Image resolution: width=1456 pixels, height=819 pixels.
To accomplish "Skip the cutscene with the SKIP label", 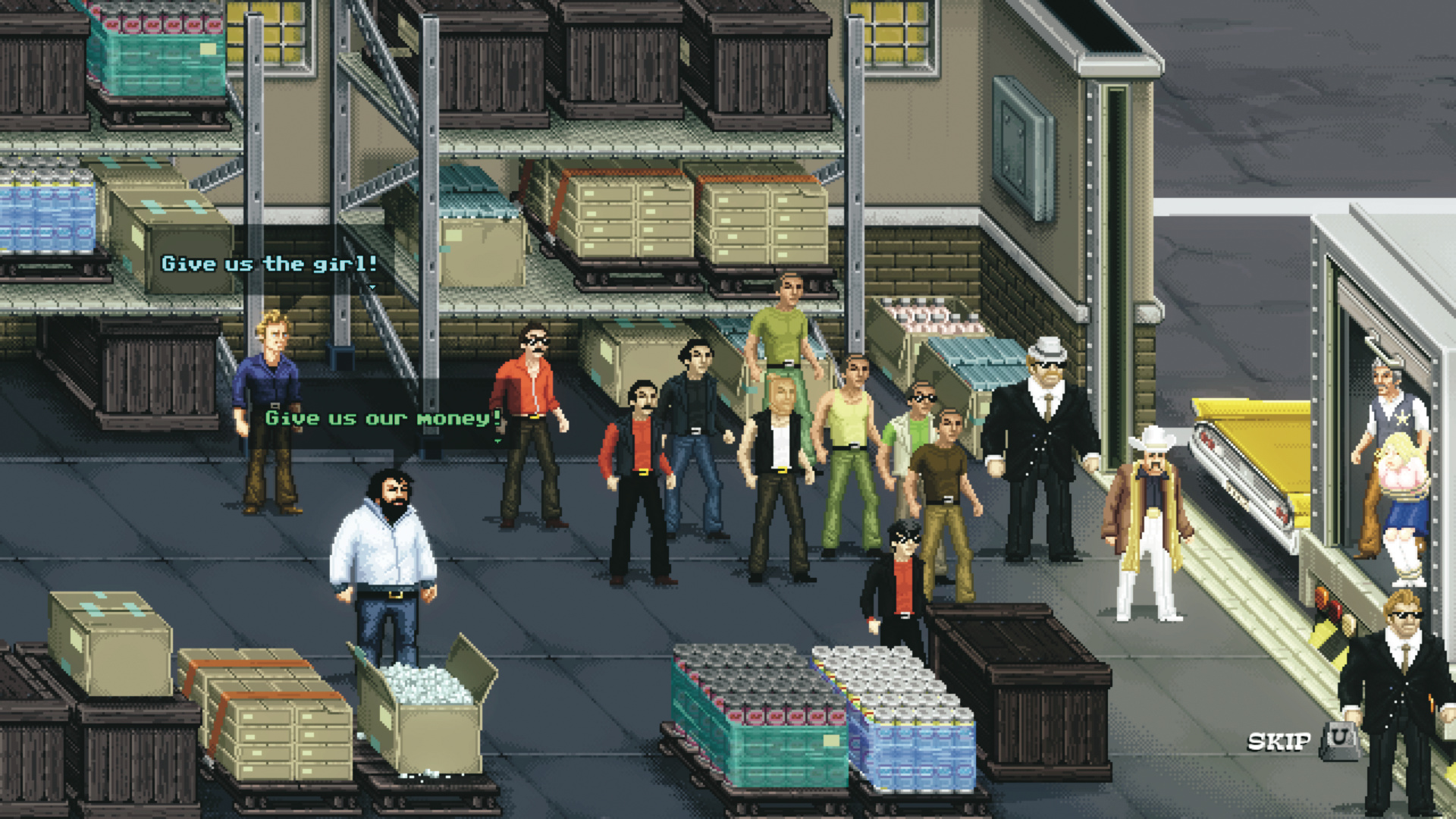I will click(x=1279, y=741).
